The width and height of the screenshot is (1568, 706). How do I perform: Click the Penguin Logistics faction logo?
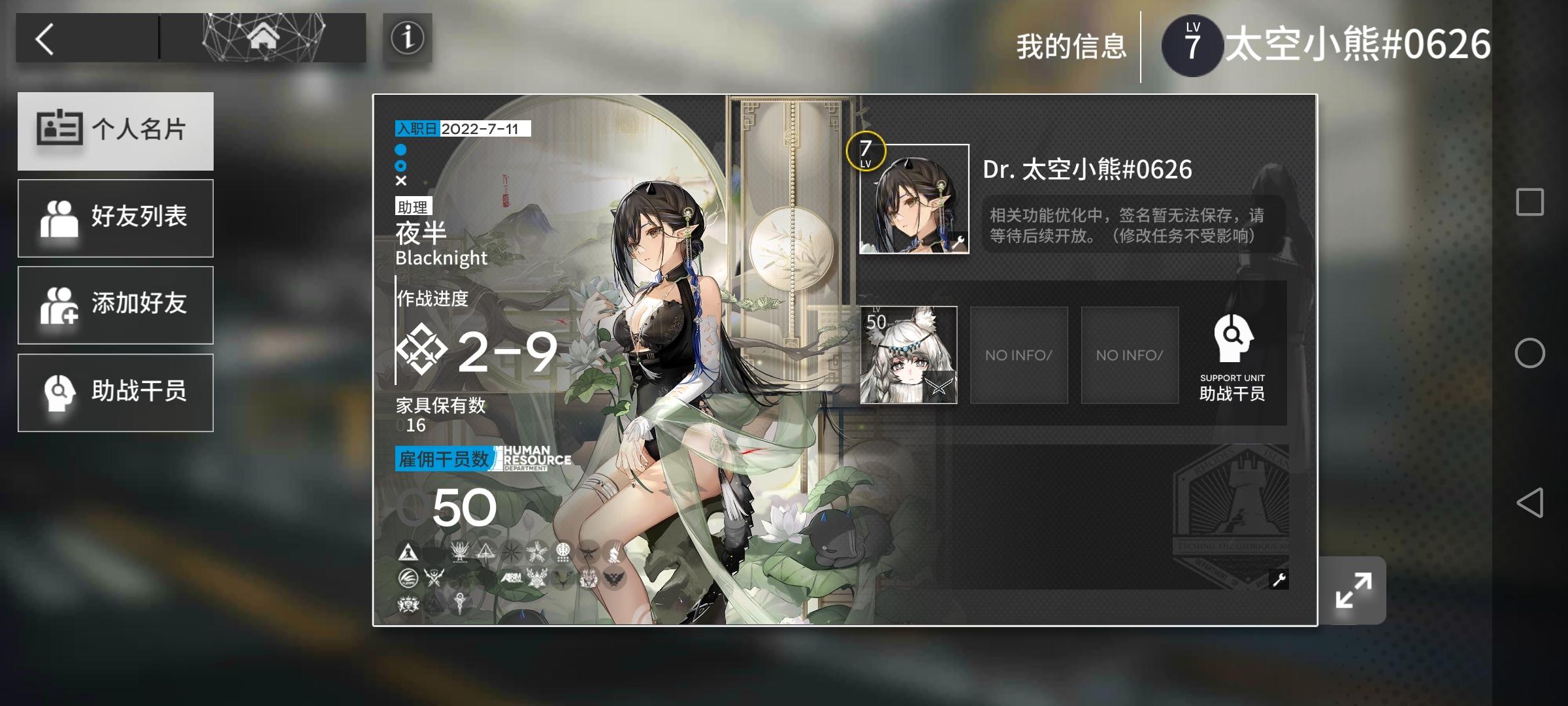pos(407,579)
